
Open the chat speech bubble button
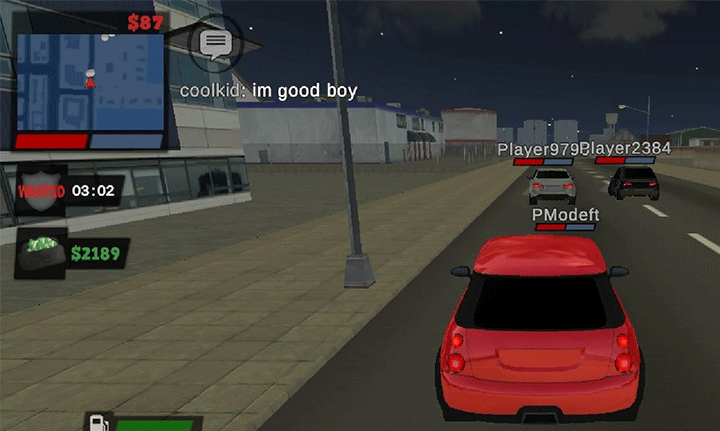[214, 43]
